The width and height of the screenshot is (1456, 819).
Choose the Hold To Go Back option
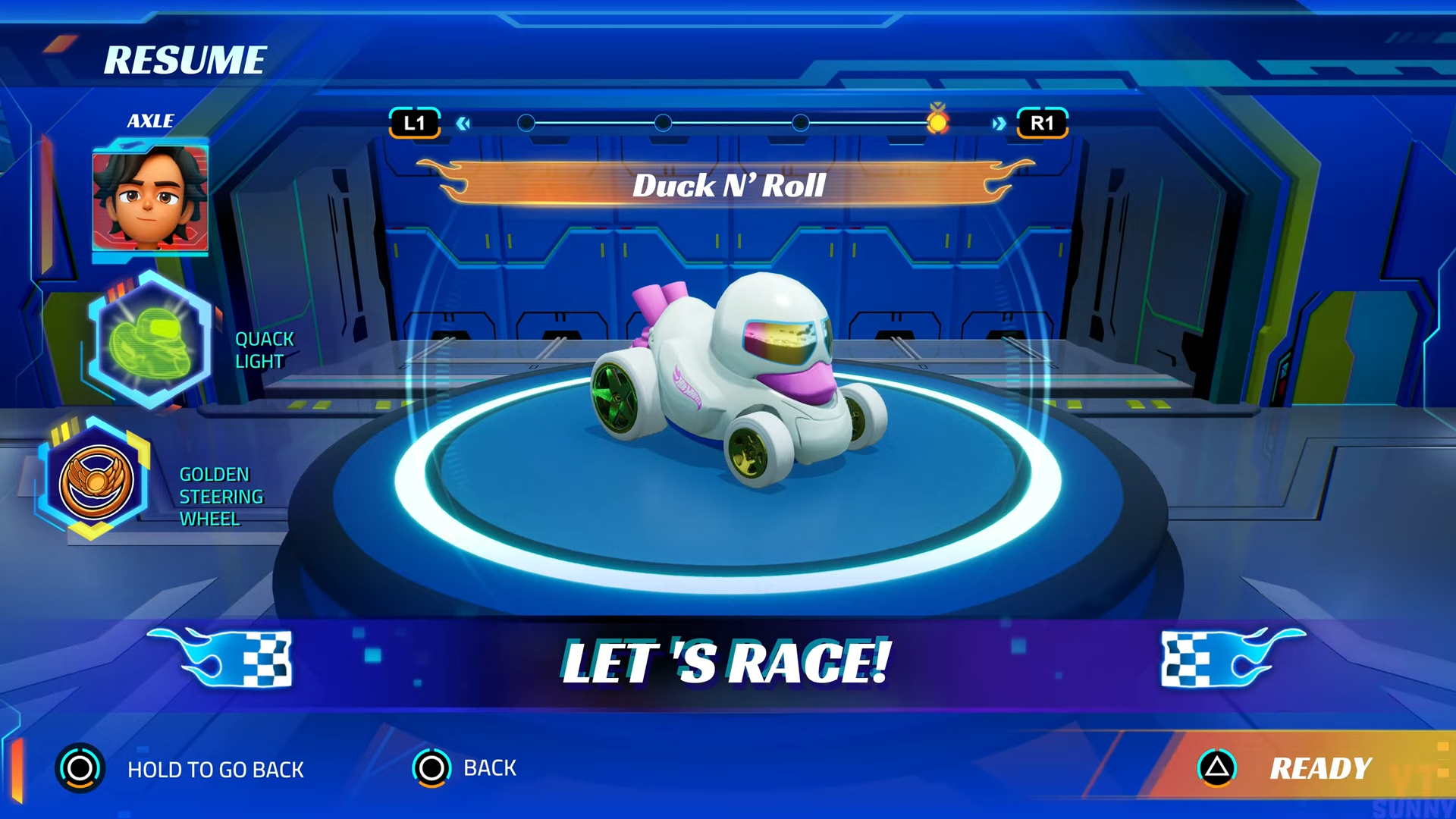pos(180,769)
